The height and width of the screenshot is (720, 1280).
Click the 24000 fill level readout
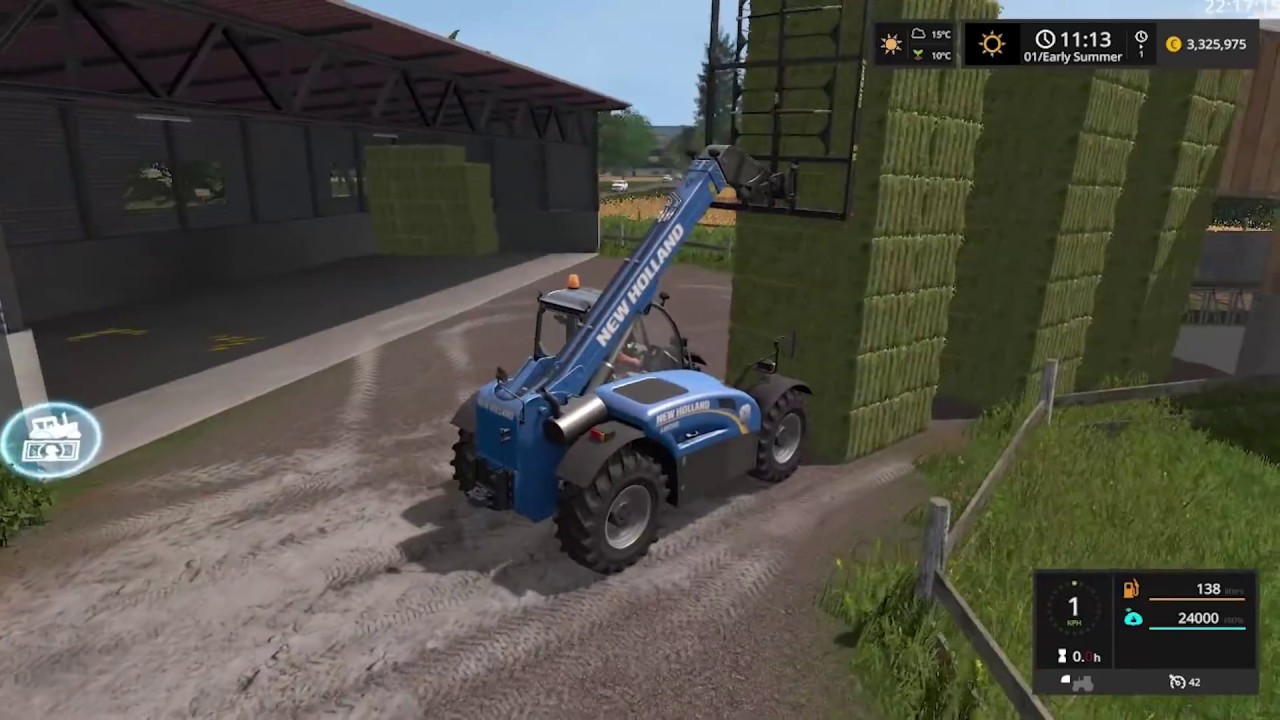tap(1198, 618)
